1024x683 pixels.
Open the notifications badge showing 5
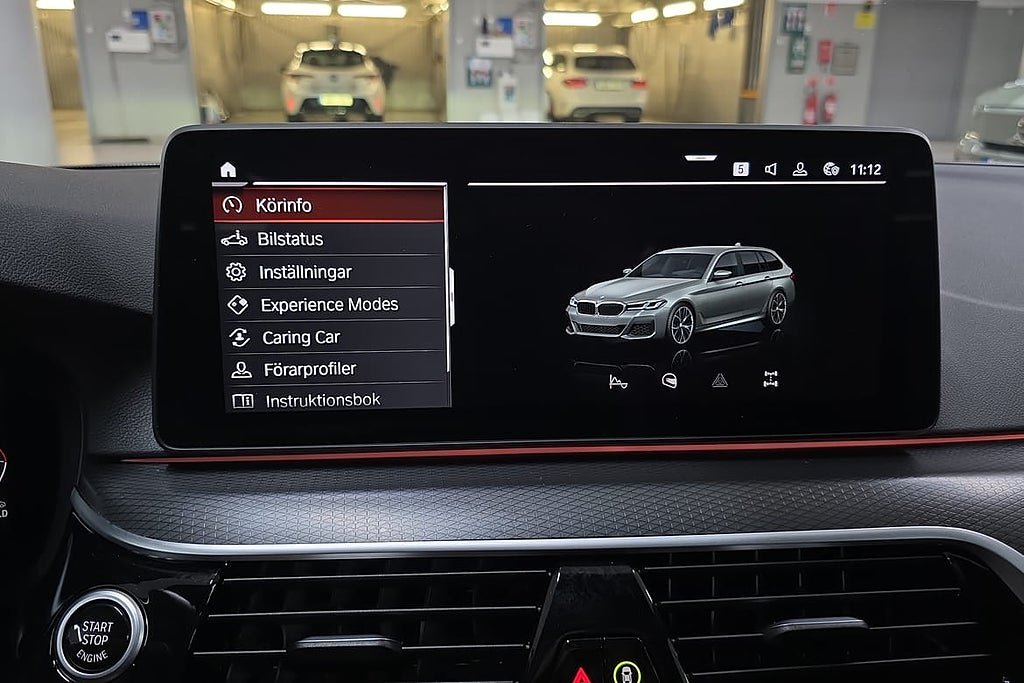click(x=741, y=169)
